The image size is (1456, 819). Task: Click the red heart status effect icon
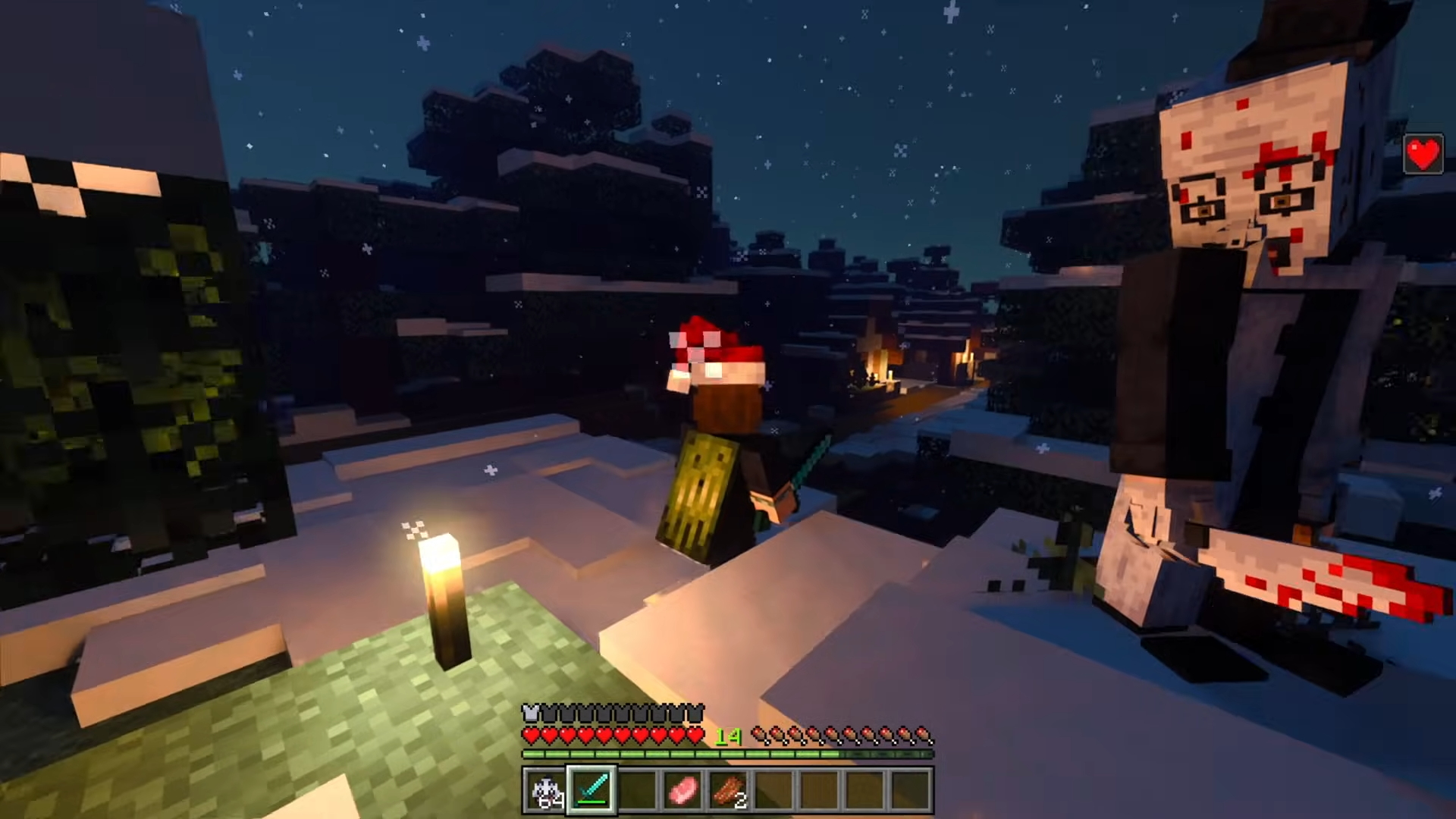click(x=1423, y=155)
